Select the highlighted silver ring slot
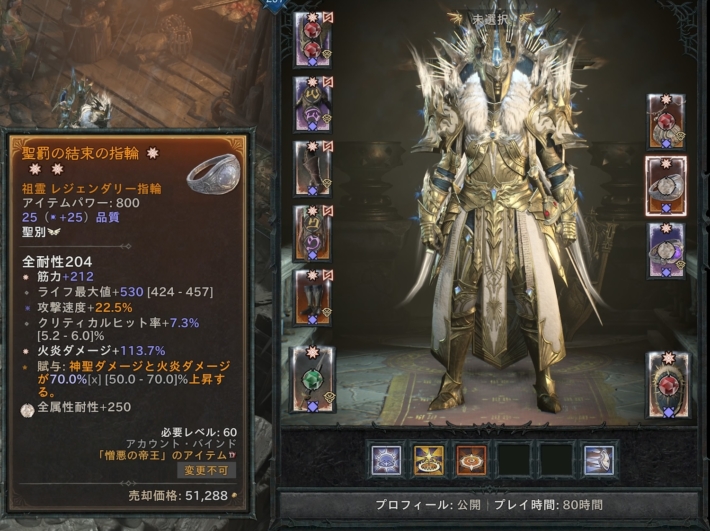Viewport: 710px width, 531px height. pos(666,185)
